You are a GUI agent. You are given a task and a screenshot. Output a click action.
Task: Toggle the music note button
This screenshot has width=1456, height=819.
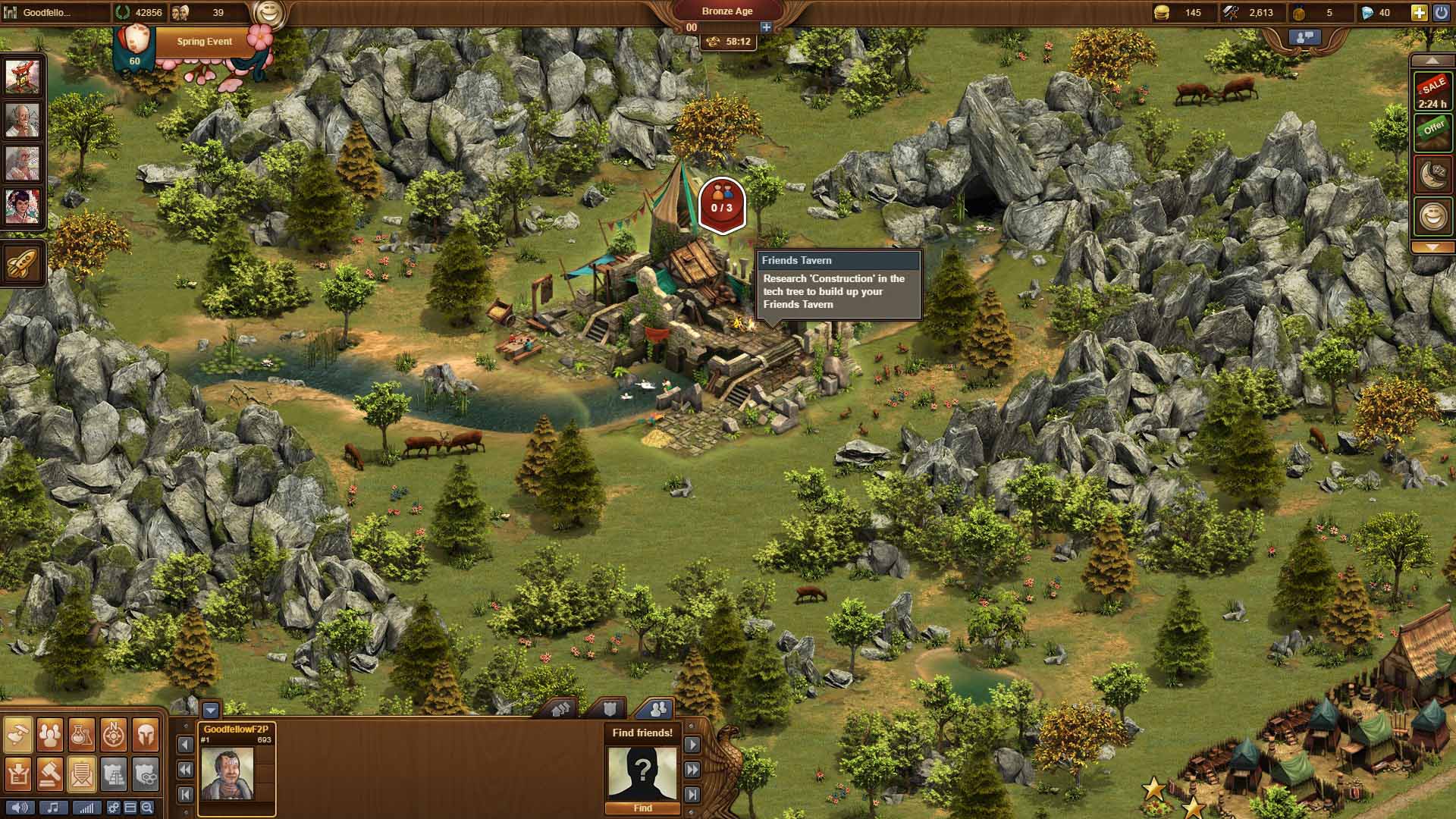click(x=53, y=808)
